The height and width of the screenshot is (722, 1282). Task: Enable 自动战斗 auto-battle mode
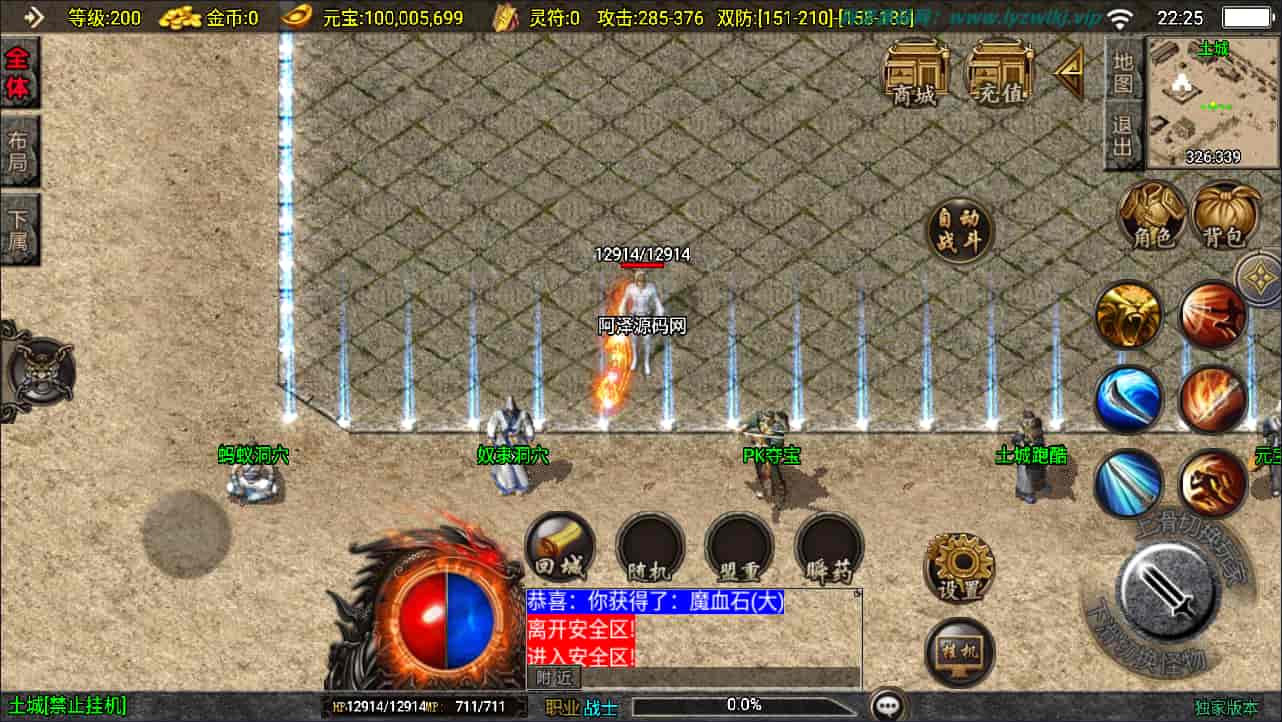pos(959,230)
